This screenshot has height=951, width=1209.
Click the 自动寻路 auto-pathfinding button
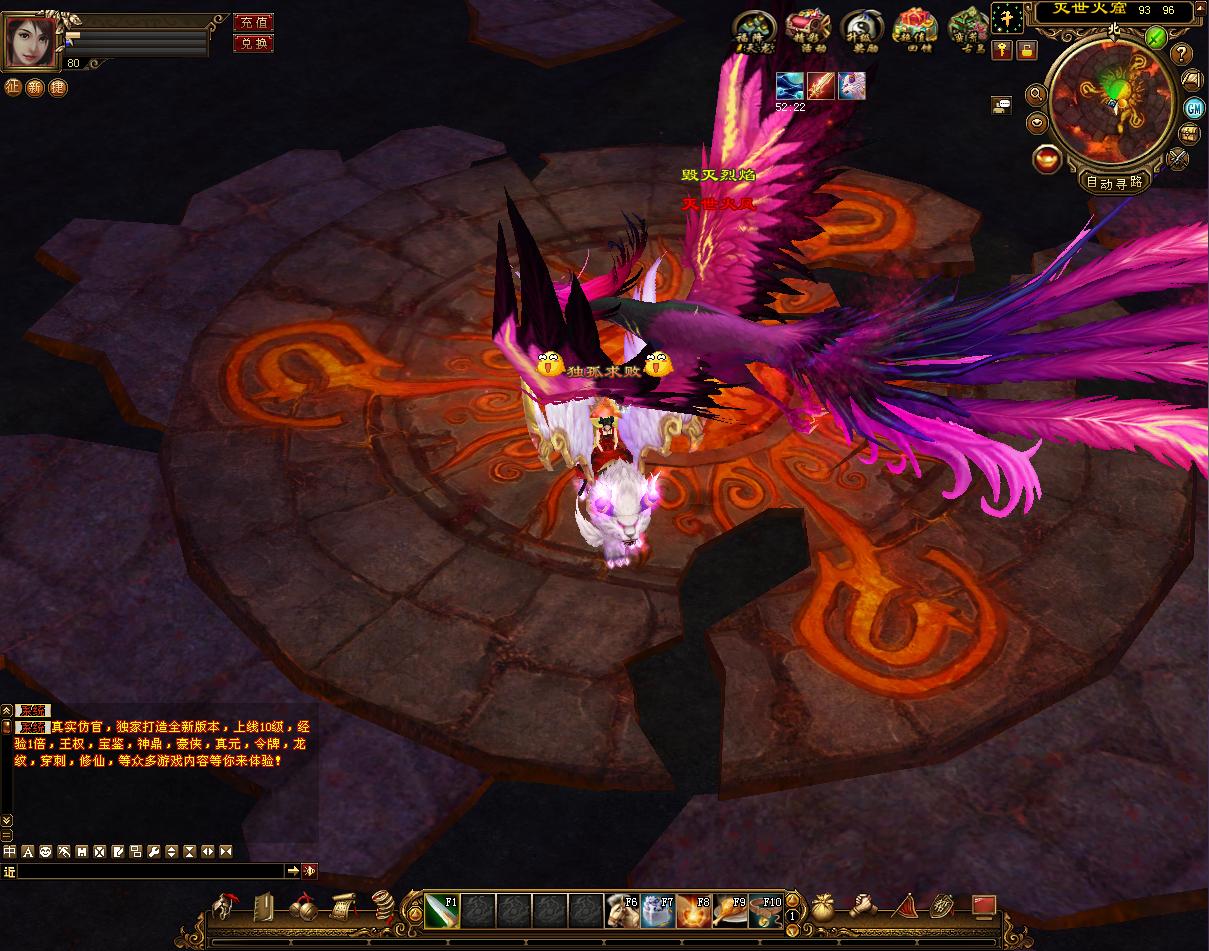pos(1114,182)
